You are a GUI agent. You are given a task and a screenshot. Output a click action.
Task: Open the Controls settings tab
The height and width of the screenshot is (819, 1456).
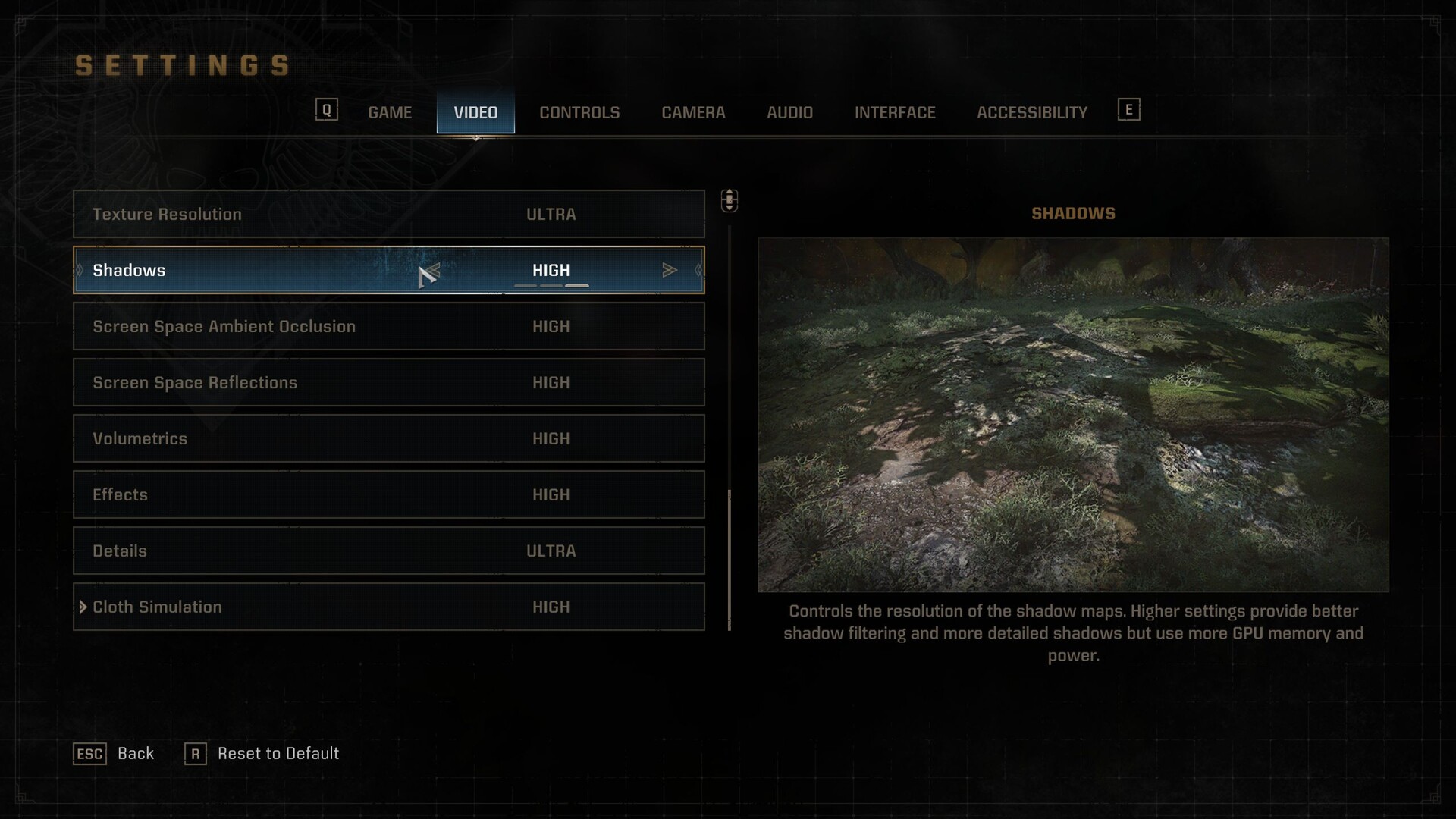(x=579, y=112)
